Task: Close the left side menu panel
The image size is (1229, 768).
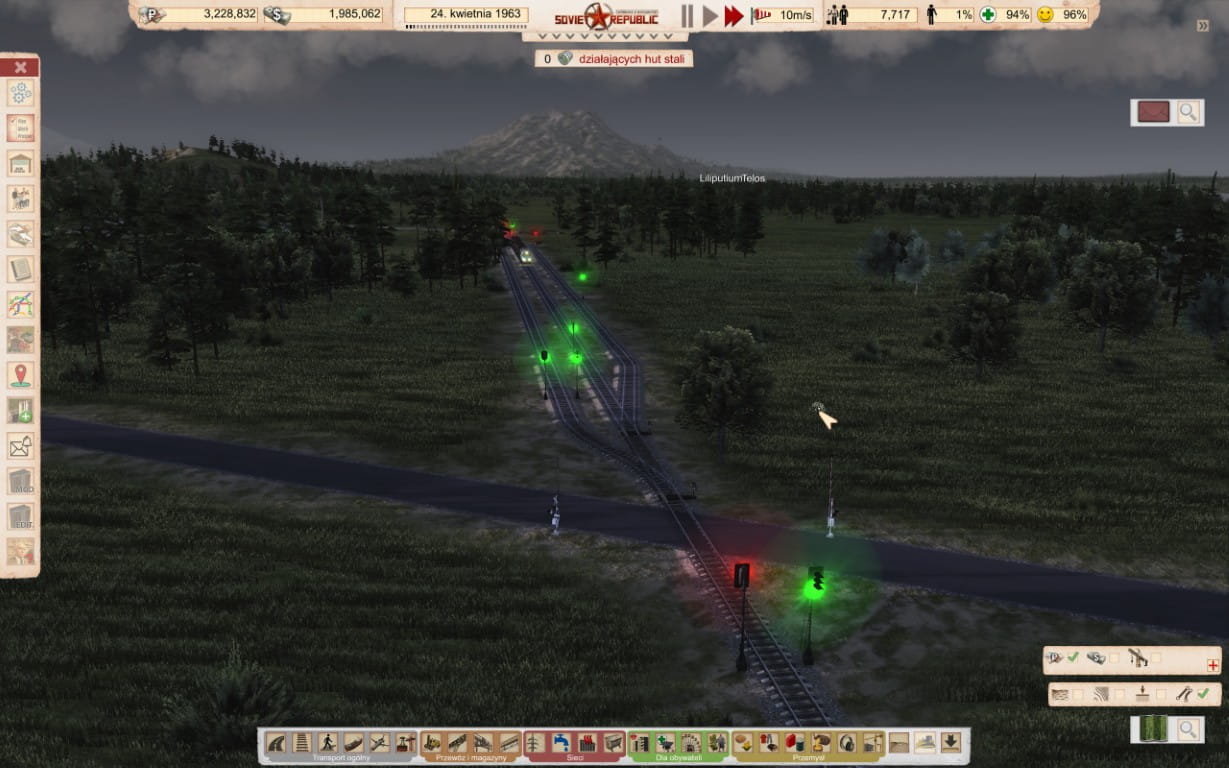Action: [20, 67]
